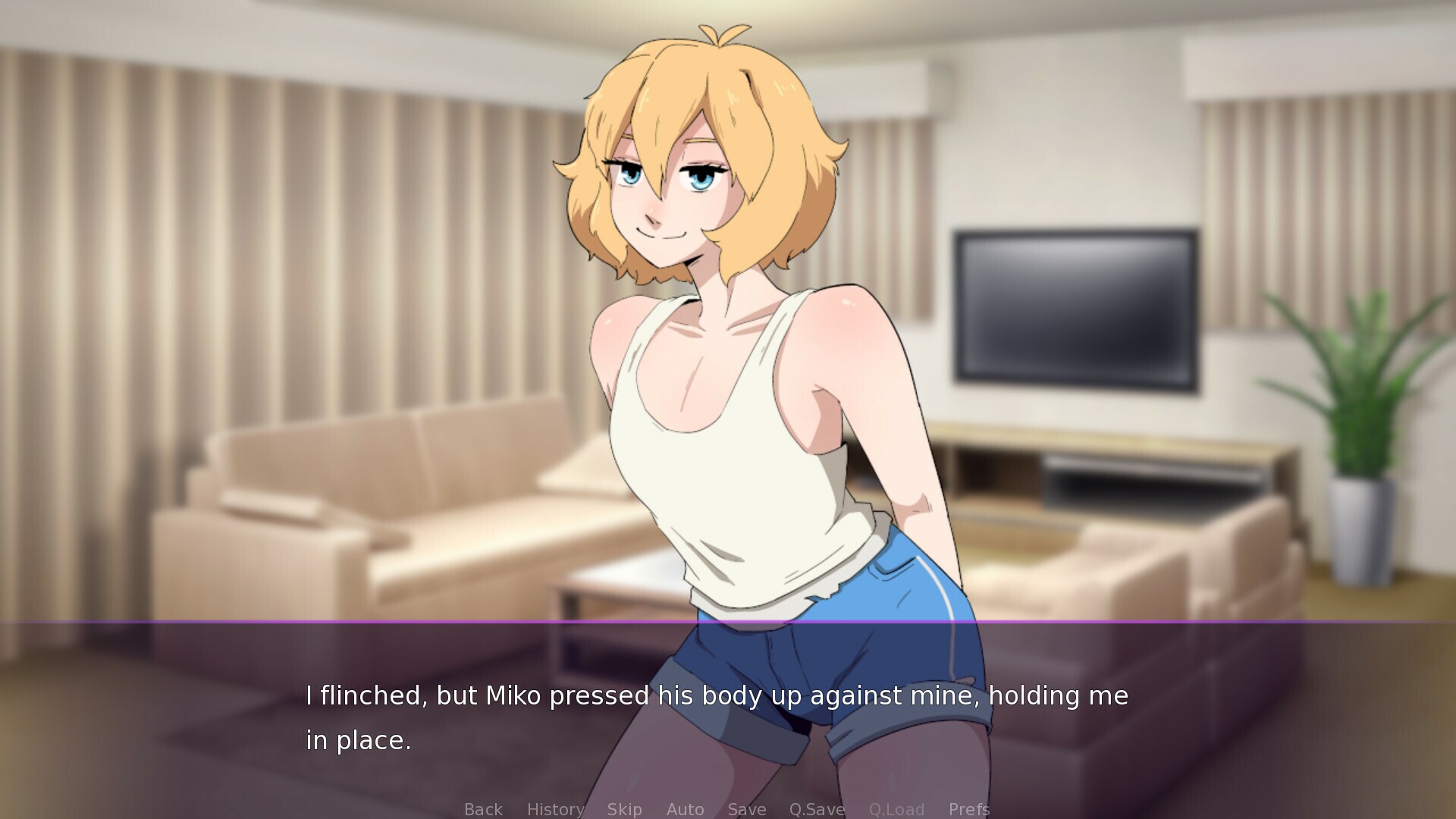View past dialogue via History
The image size is (1456, 819).
[x=554, y=809]
